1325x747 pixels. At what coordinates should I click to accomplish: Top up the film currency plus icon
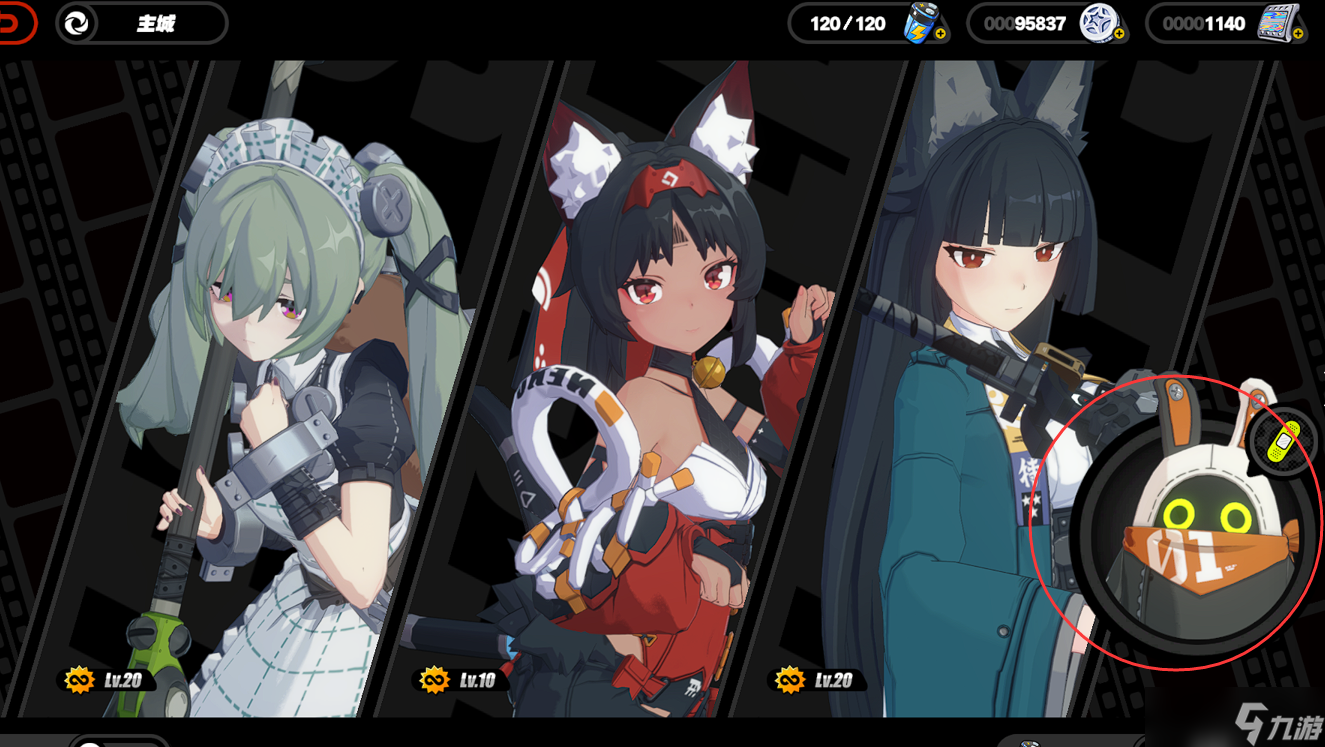(1298, 34)
